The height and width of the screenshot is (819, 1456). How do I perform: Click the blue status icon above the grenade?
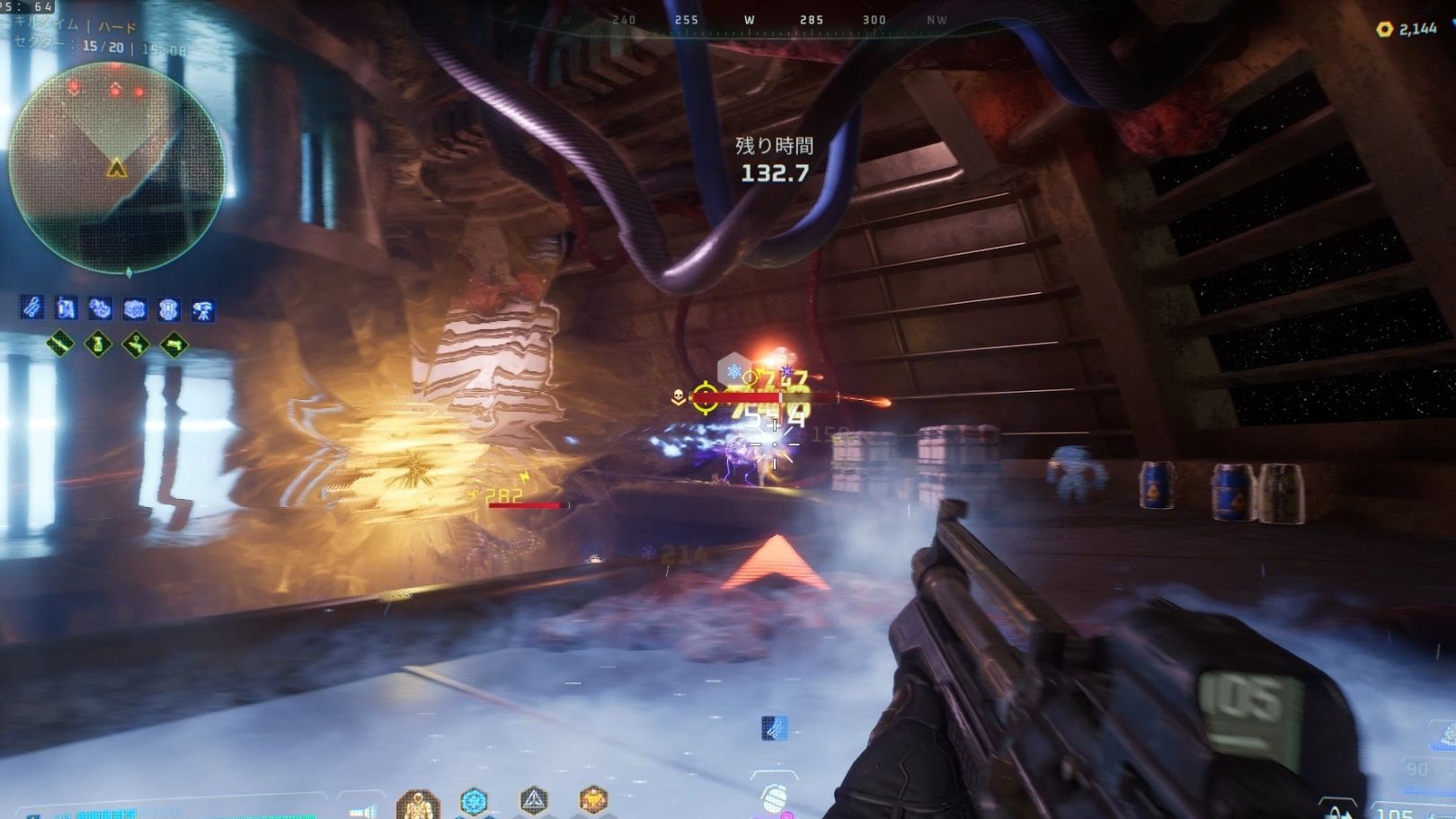click(x=774, y=727)
